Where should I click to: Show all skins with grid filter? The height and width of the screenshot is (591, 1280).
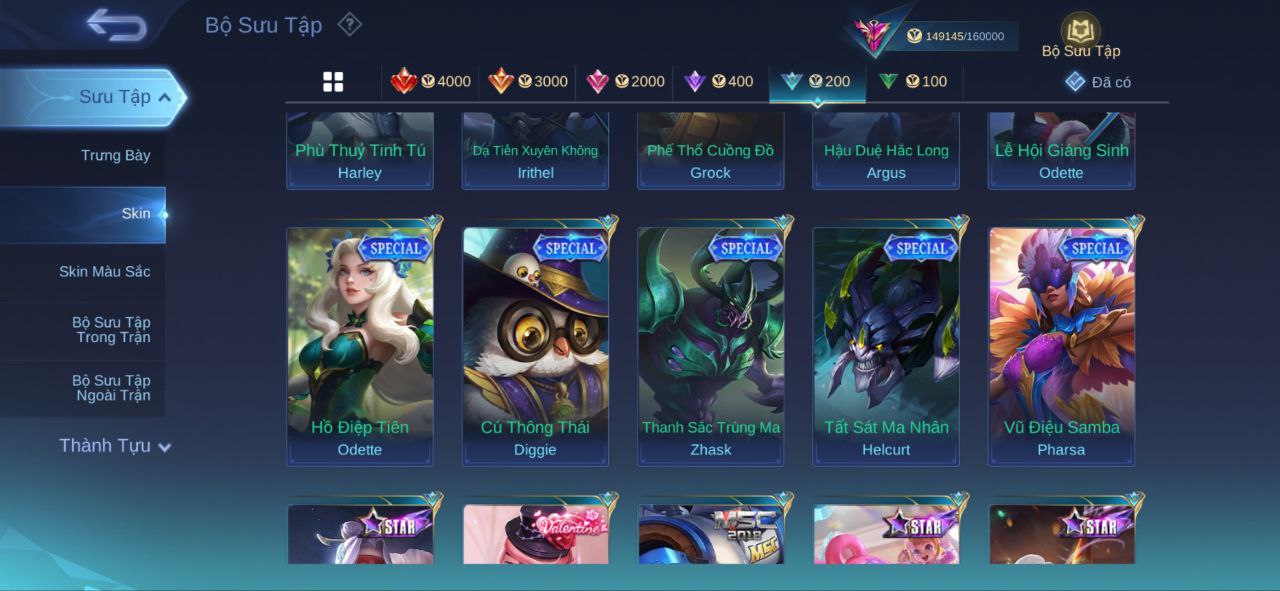(x=333, y=82)
